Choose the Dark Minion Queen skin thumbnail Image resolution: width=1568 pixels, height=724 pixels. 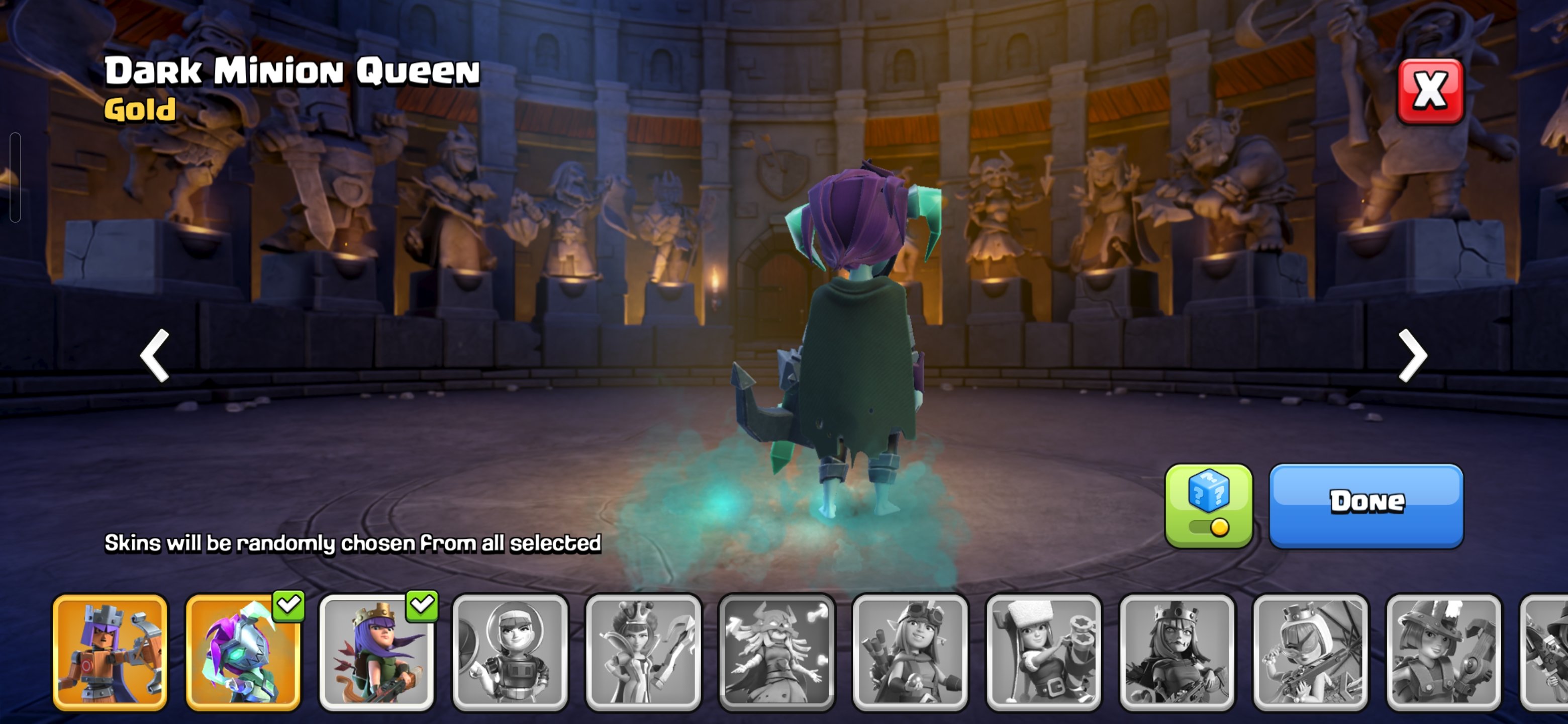243,652
